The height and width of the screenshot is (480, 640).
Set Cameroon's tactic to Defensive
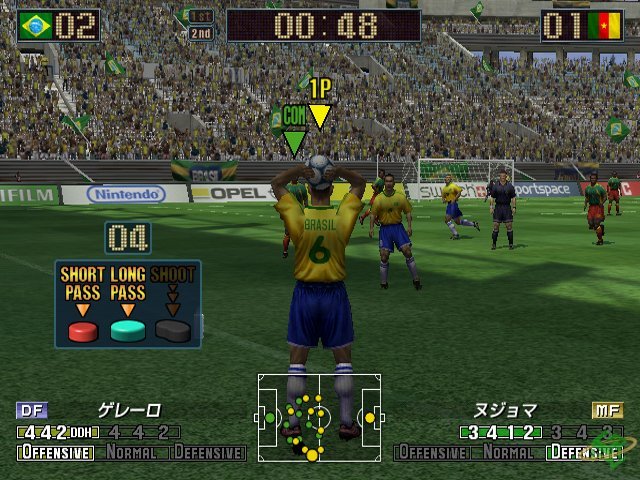[x=584, y=453]
